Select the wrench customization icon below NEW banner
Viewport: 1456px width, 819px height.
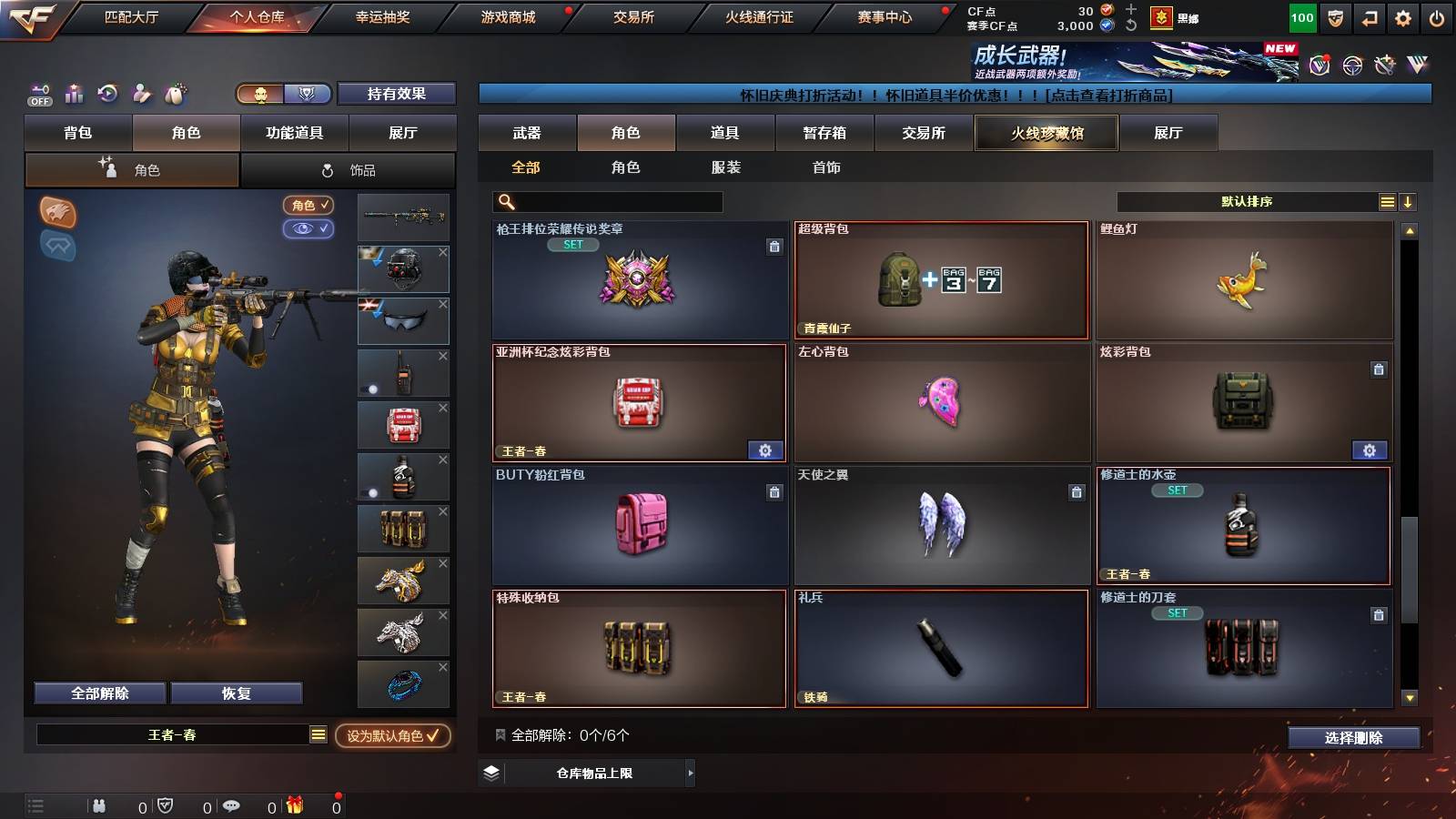point(1385,66)
